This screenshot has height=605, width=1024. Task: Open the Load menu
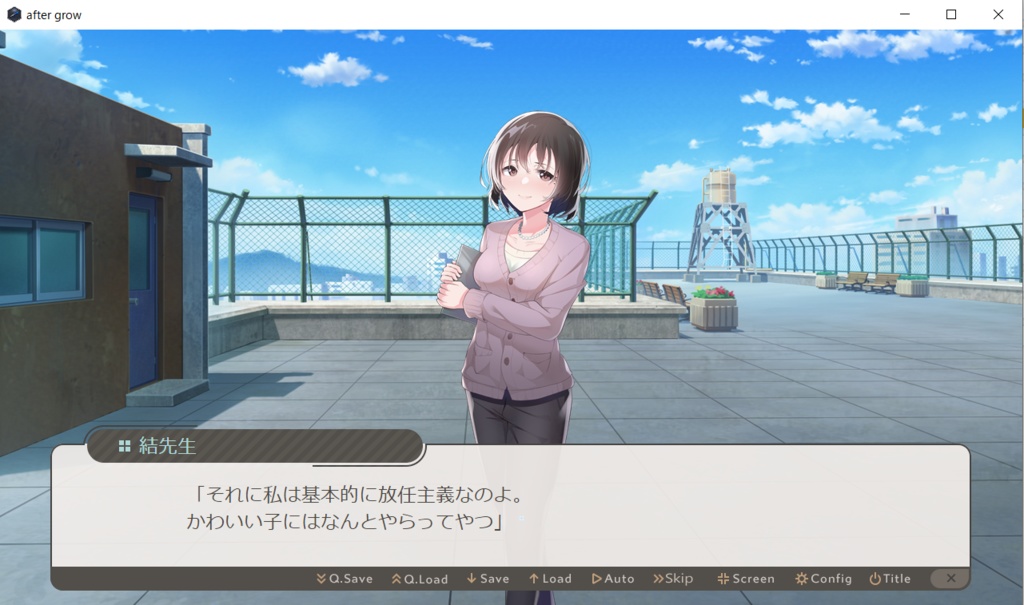(550, 579)
